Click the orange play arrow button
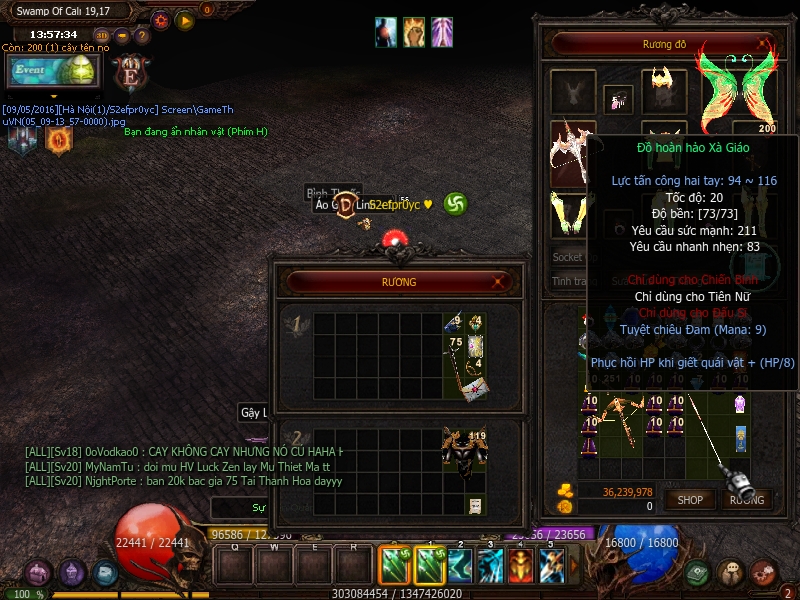This screenshot has width=800, height=600. pos(185,20)
